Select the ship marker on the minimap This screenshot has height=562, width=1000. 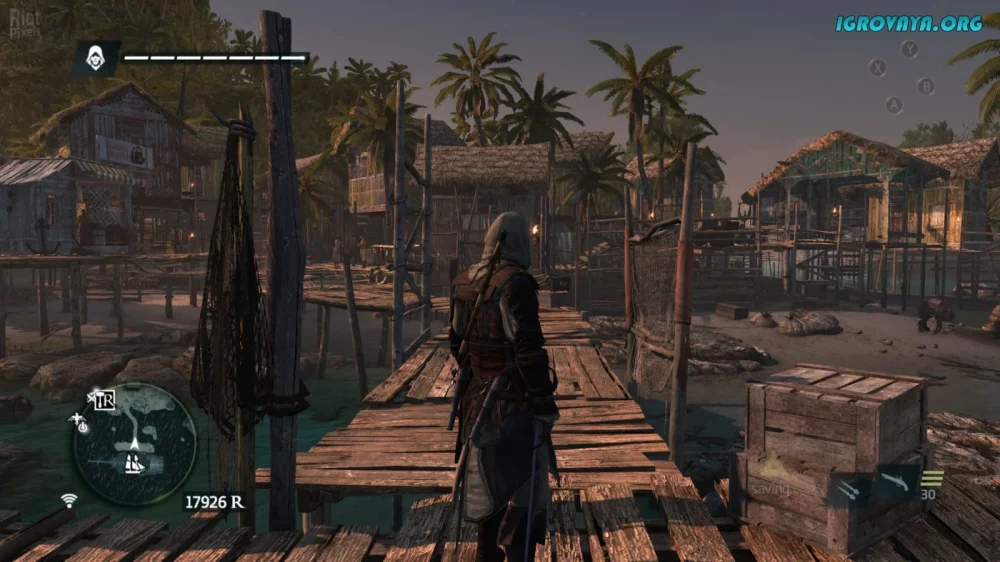(133, 463)
